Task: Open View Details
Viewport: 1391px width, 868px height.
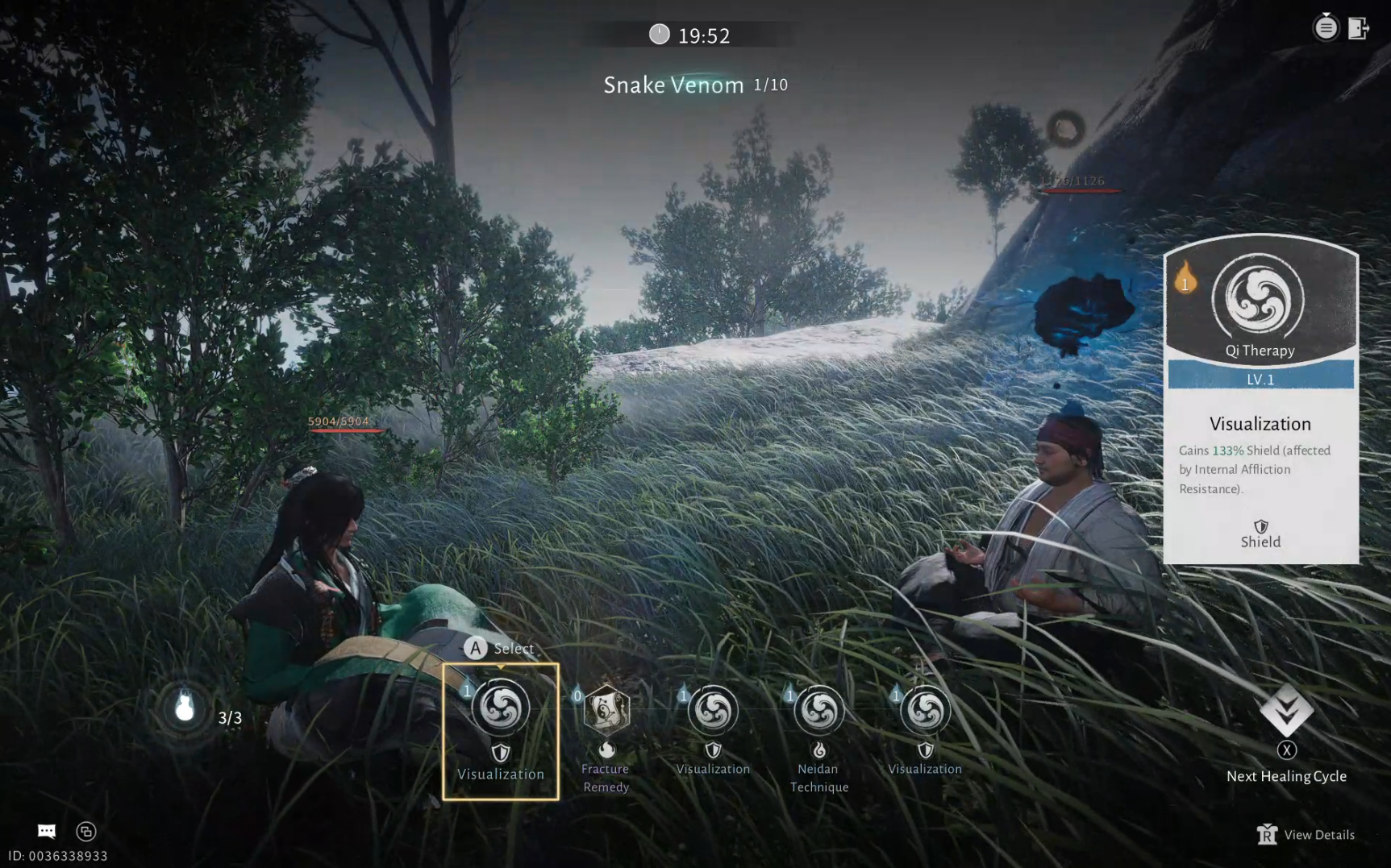Action: (1306, 835)
